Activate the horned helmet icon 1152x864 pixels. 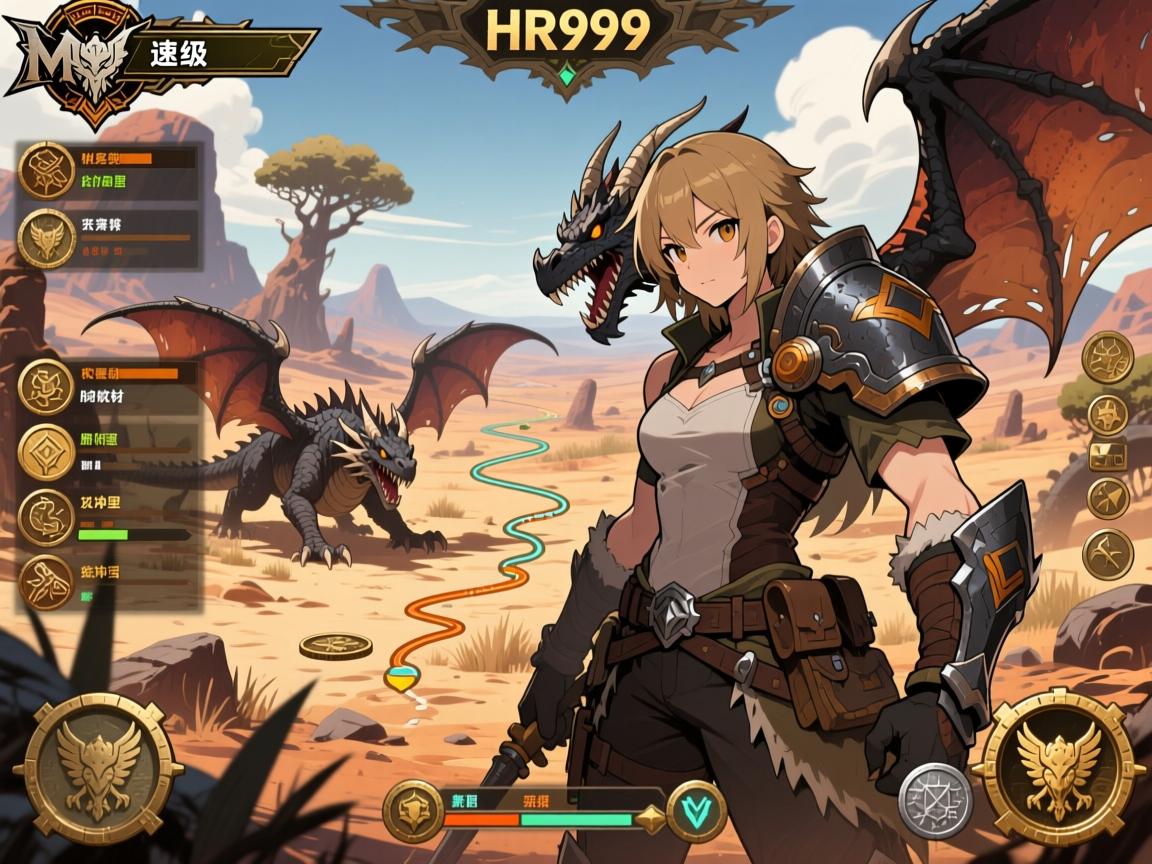click(x=1108, y=411)
